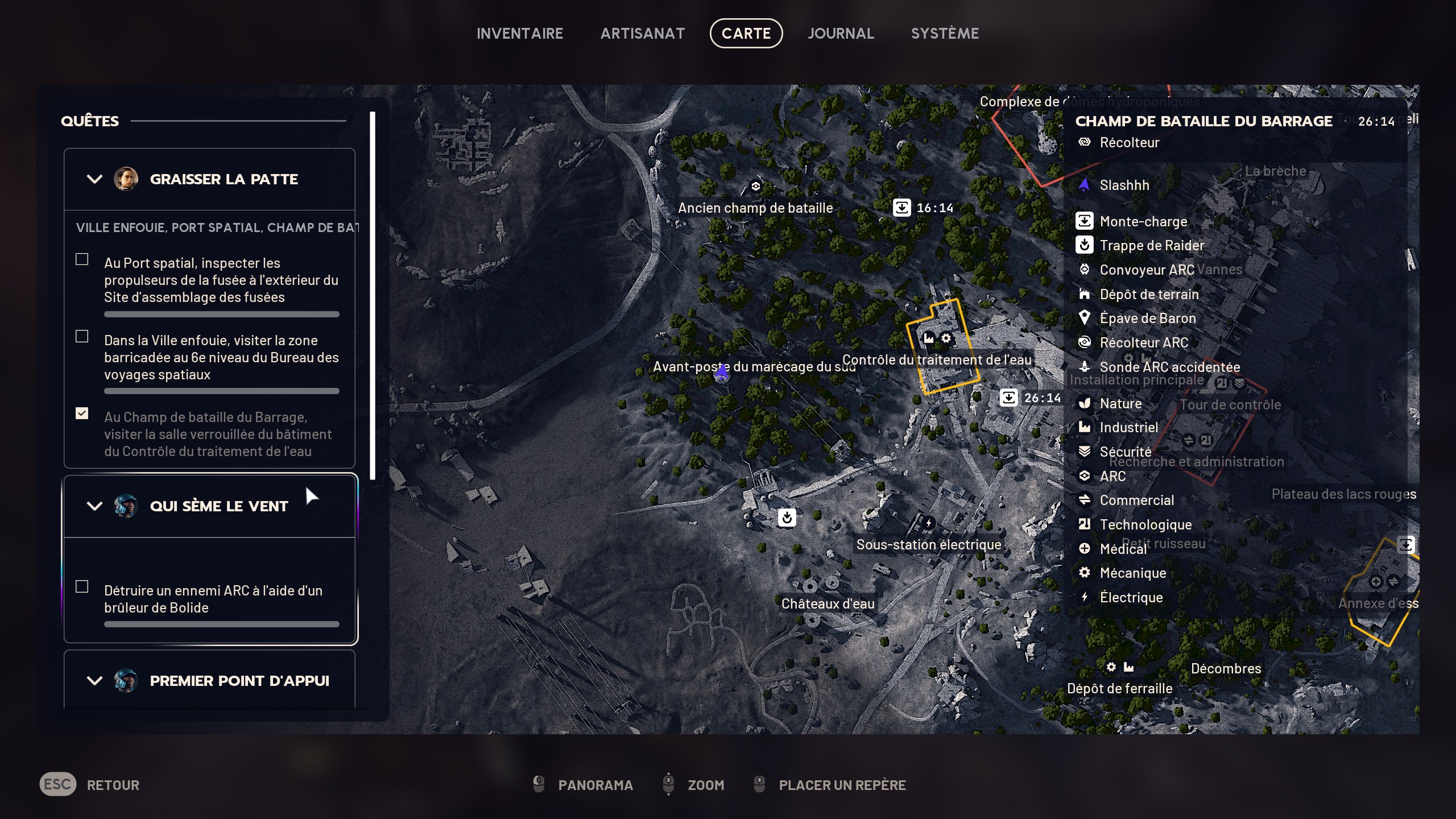
Task: Click the Raider hatch icon near Sous-station électrique
Action: [x=788, y=518]
